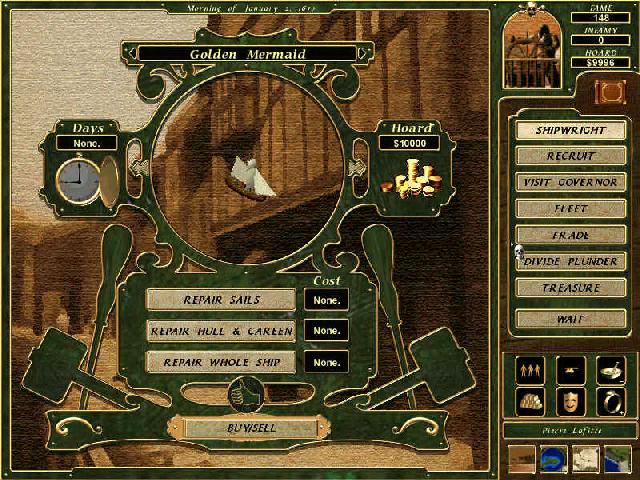The height and width of the screenshot is (480, 640).
Task: Select the face mask icon
Action: pos(571,401)
